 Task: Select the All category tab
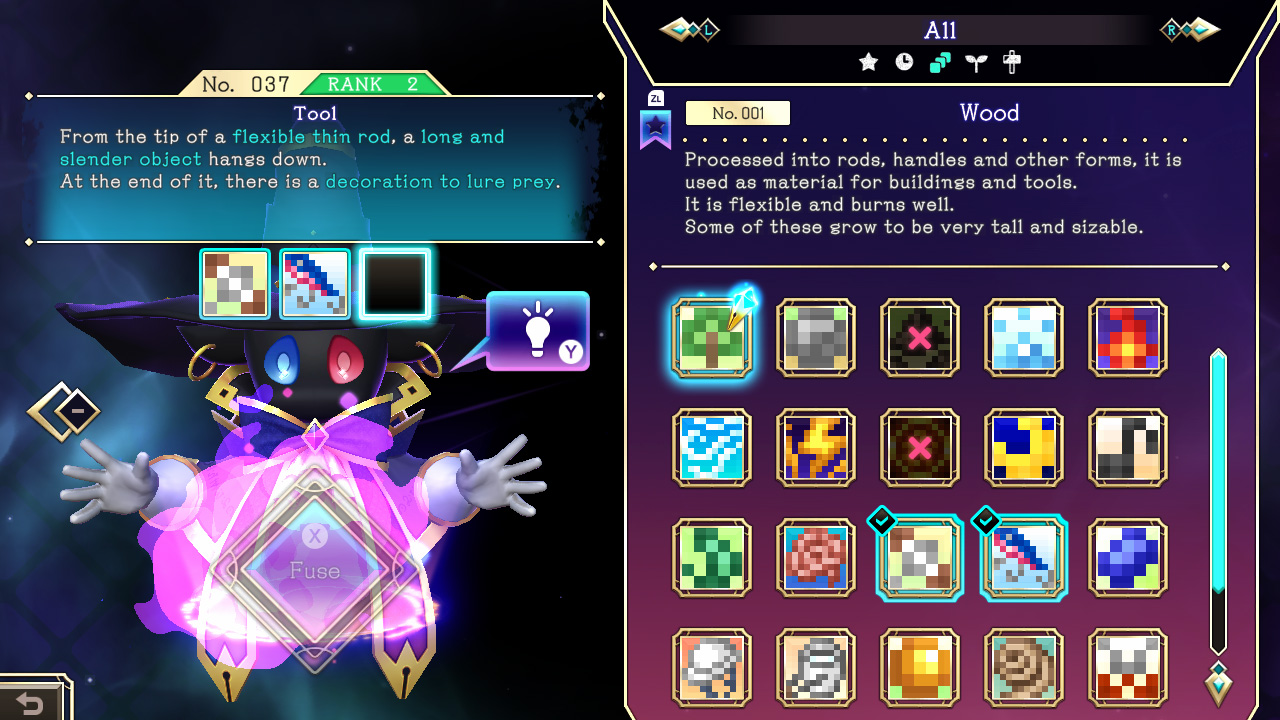[941, 30]
